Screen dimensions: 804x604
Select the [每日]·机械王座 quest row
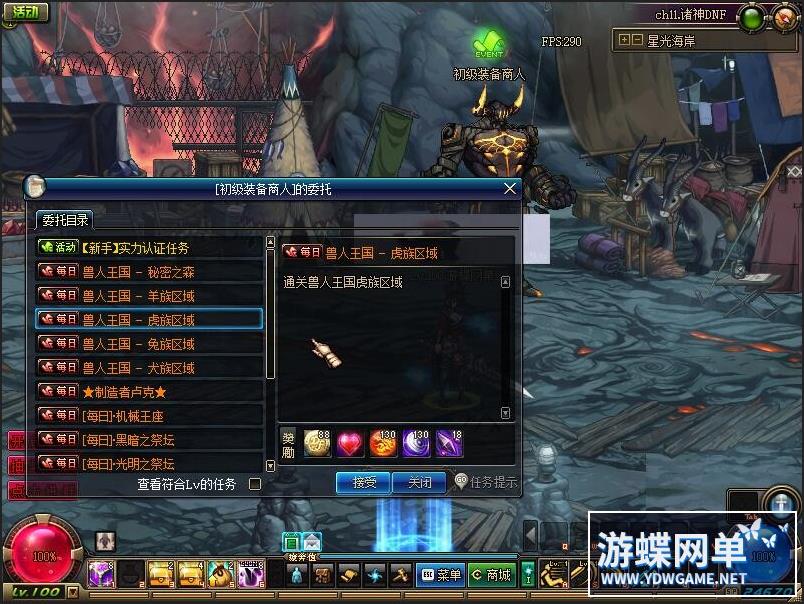(149, 415)
